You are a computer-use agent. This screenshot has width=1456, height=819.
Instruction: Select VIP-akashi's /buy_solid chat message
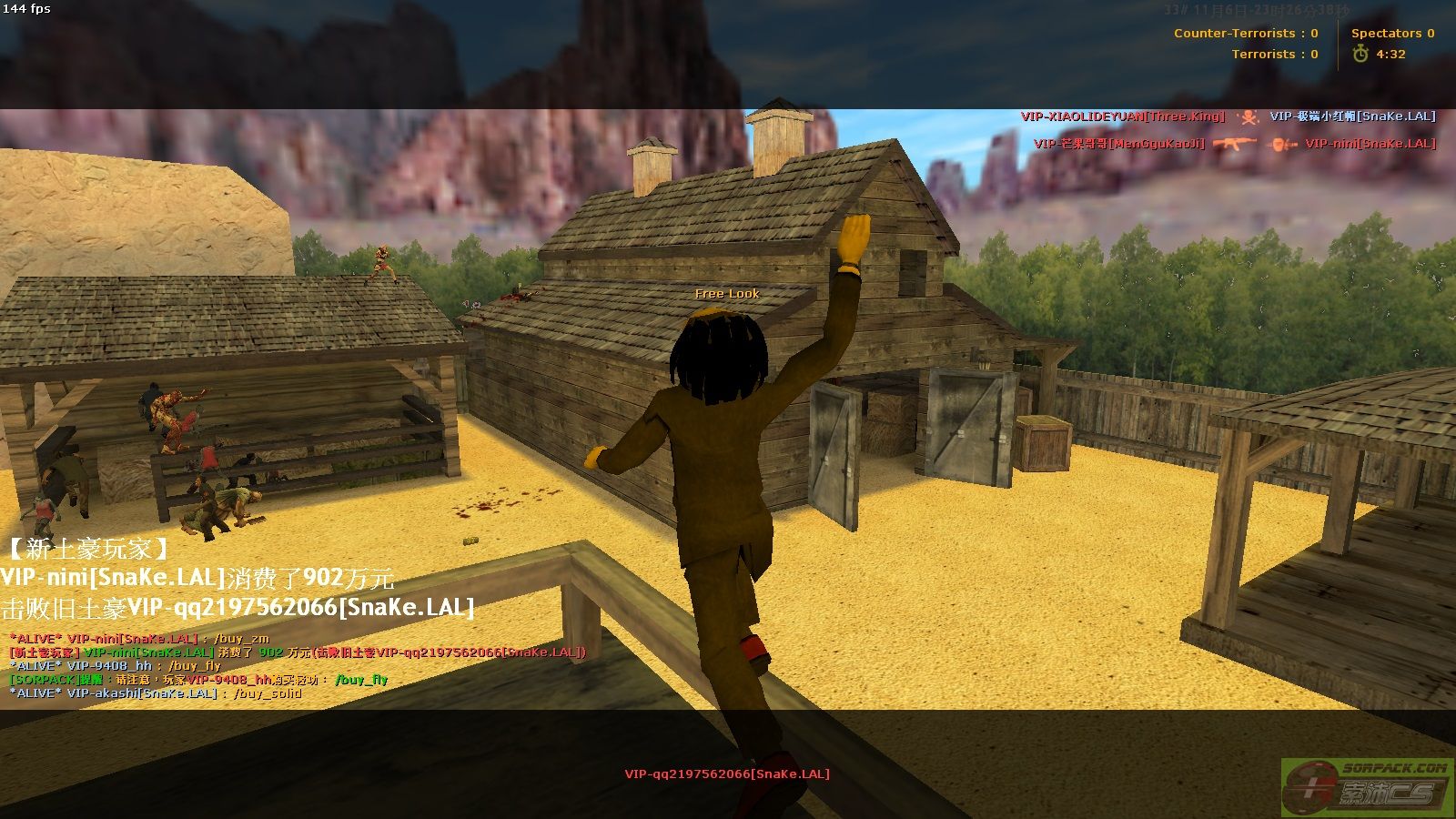(155, 693)
